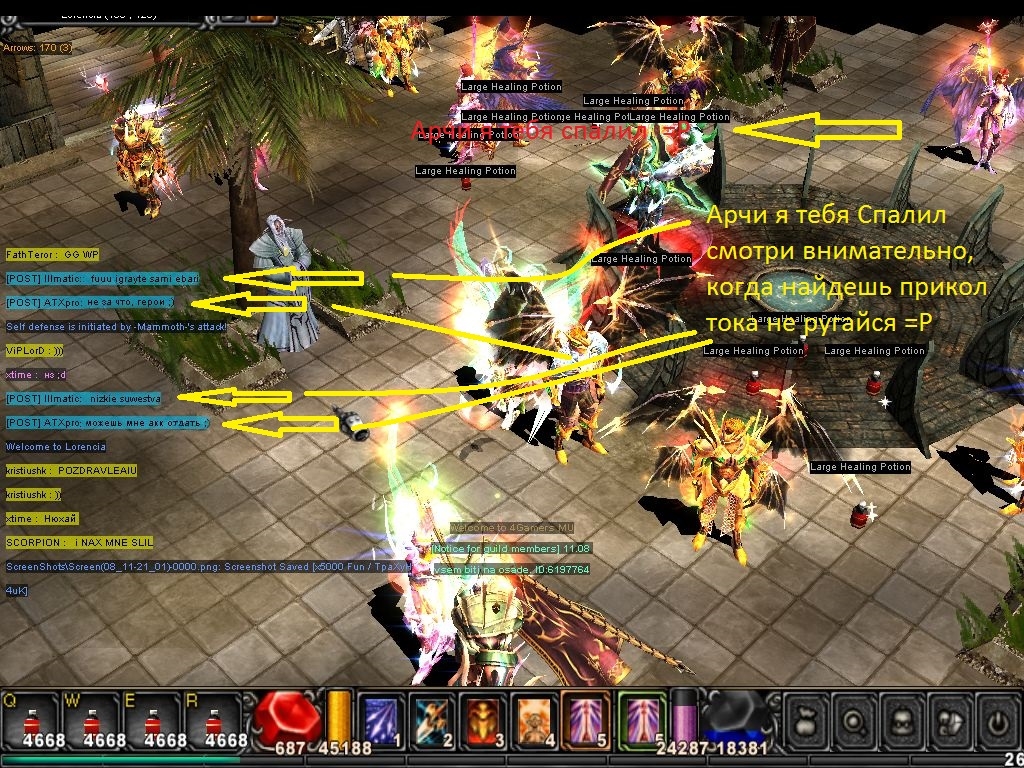Select the green-framed active skill icon

pyautogui.click(x=641, y=719)
